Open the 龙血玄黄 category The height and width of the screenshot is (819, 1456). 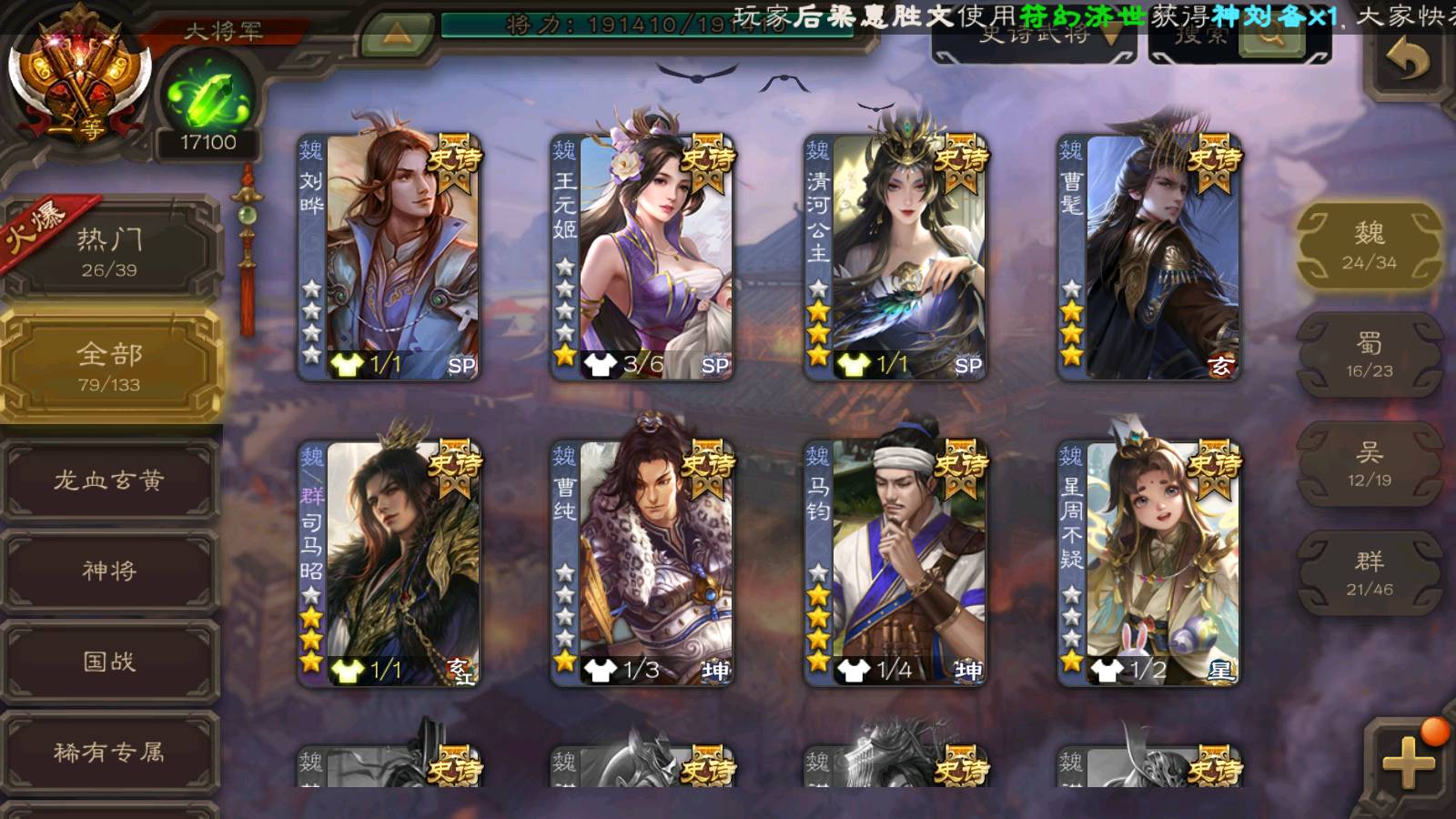coord(110,480)
